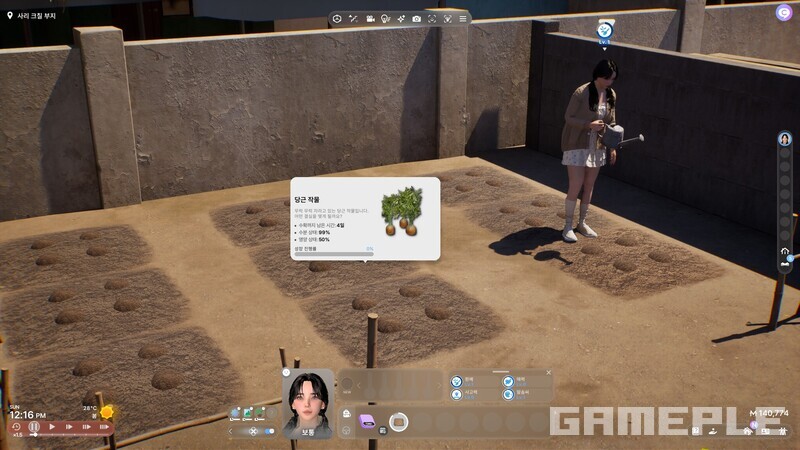The height and width of the screenshot is (450, 800).
Task: Open the camera screenshot mode
Action: (x=416, y=19)
